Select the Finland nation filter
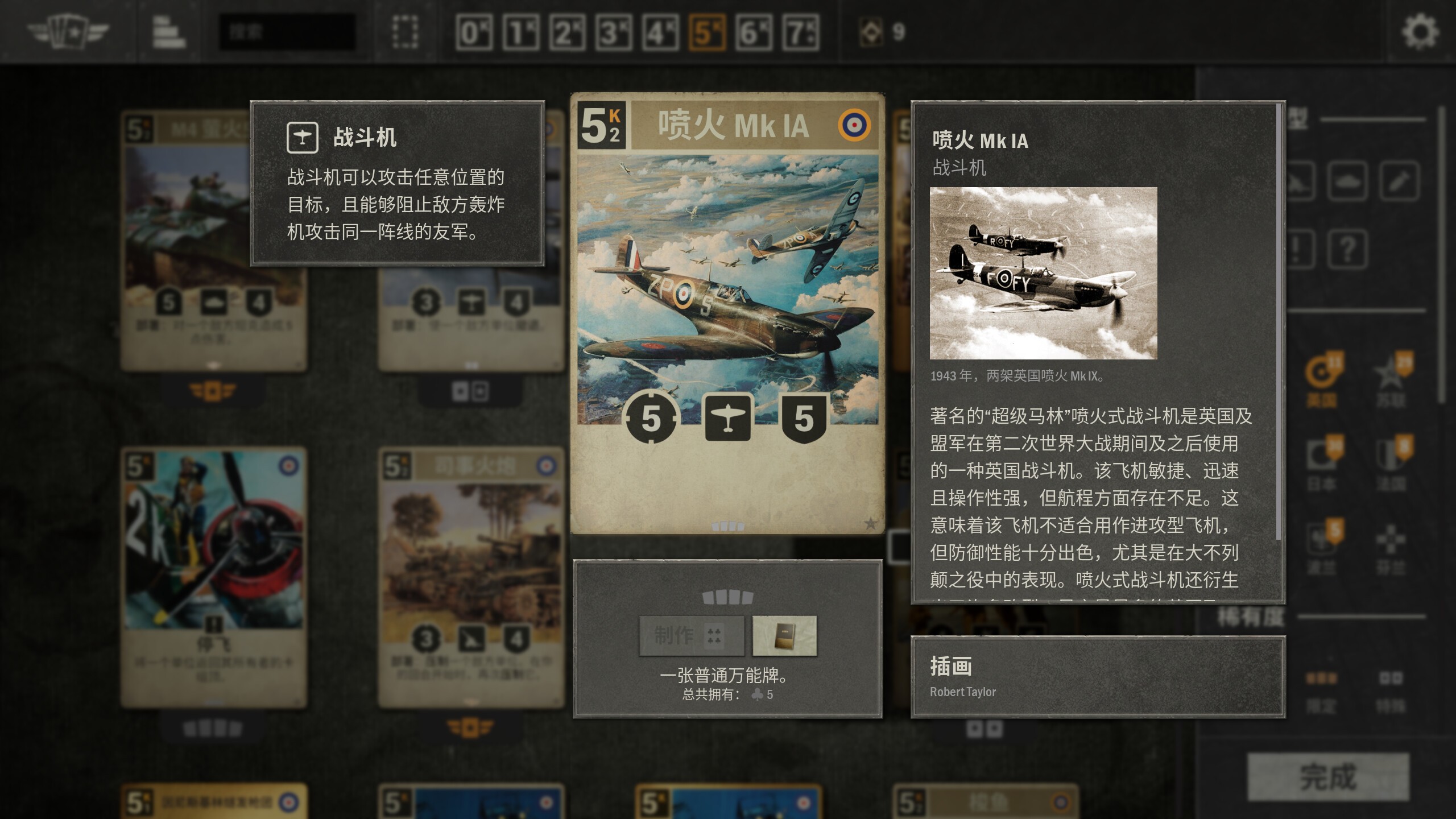Image resolution: width=1456 pixels, height=819 pixels. coord(1390,537)
